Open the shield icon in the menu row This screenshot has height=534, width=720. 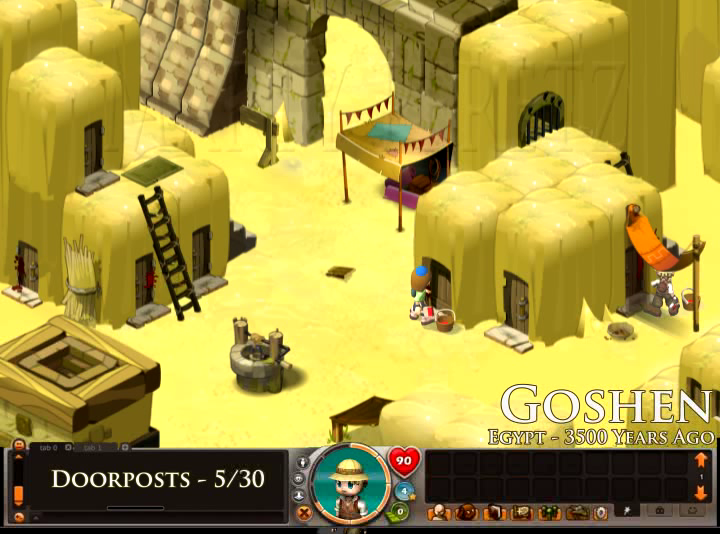tap(600, 513)
